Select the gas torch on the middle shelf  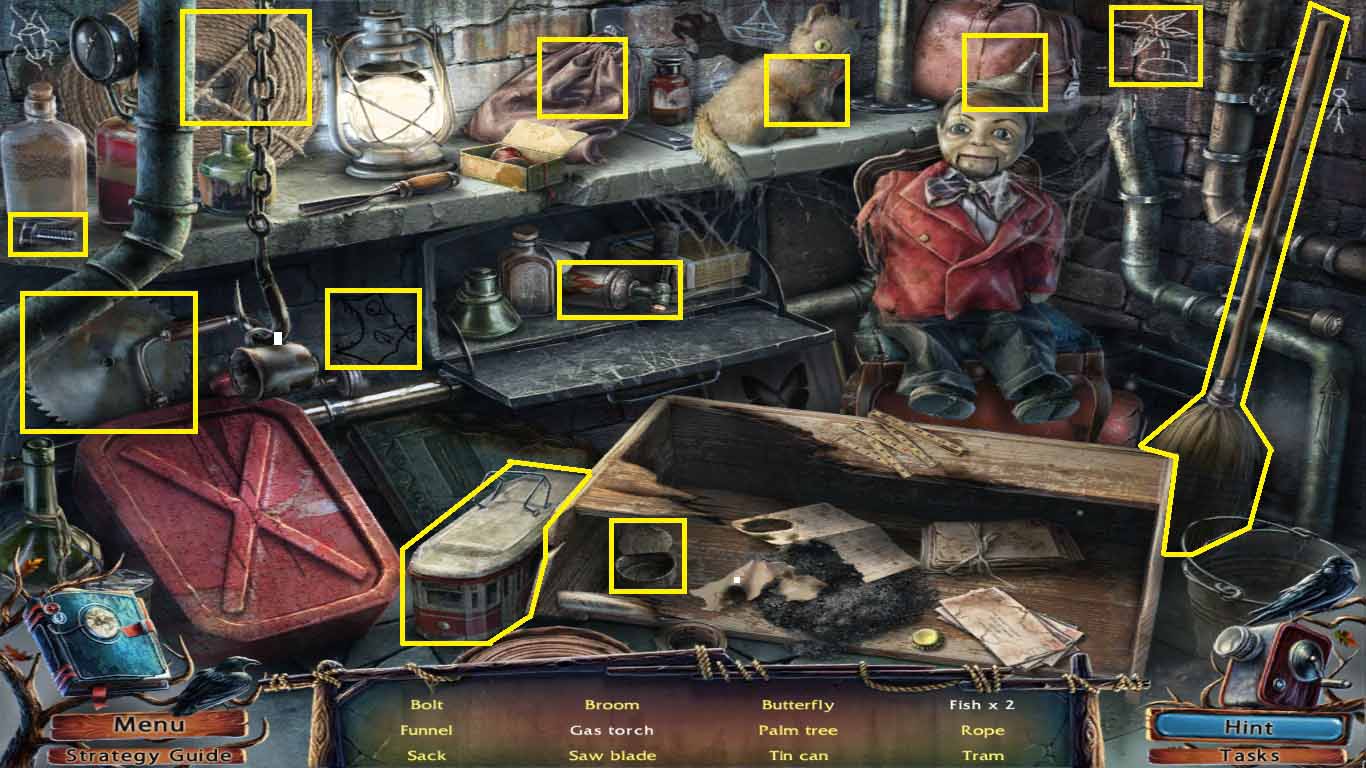coord(622,291)
